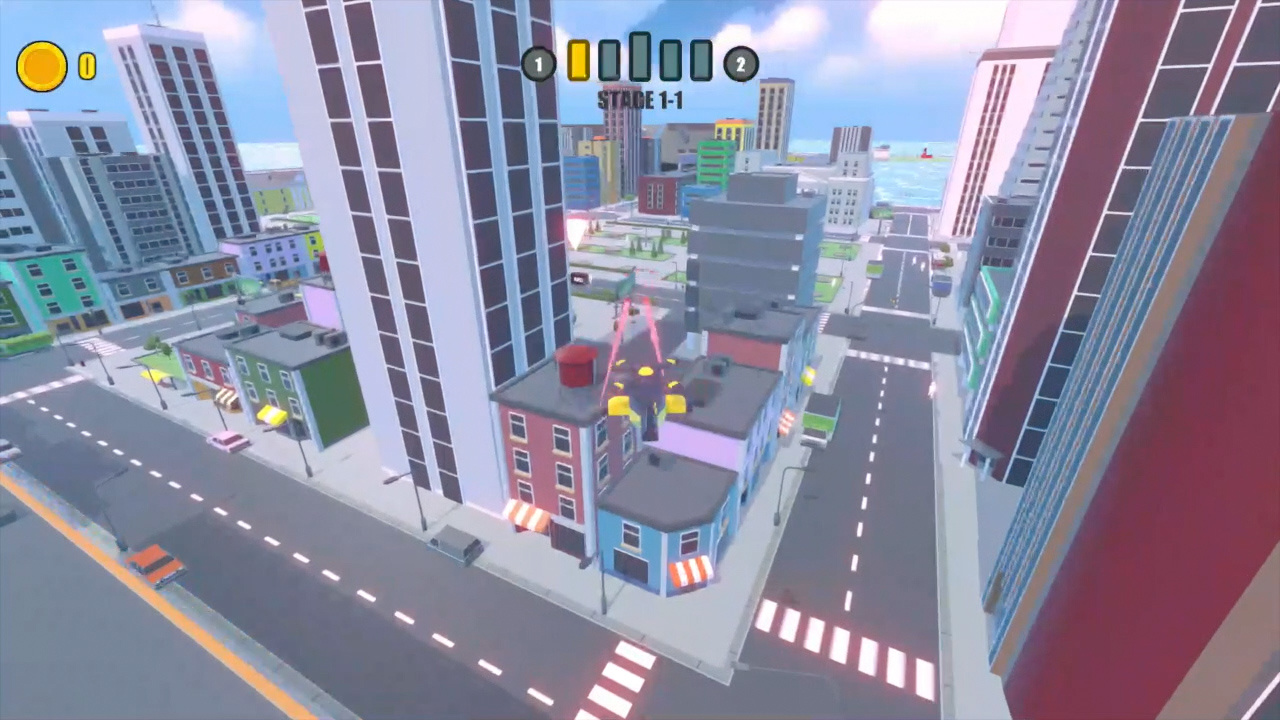This screenshot has width=1280, height=720.
Task: Click the sailboat on the distant water
Action: (x=925, y=154)
